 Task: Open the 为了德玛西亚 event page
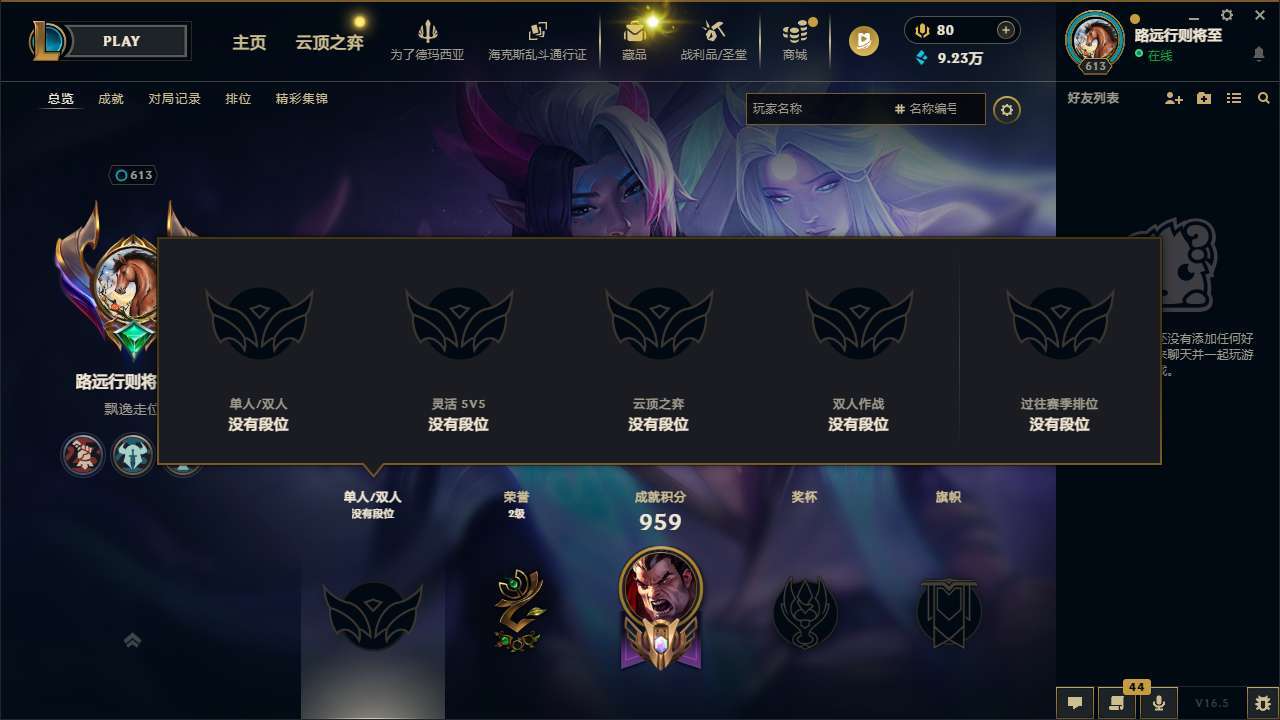click(428, 40)
